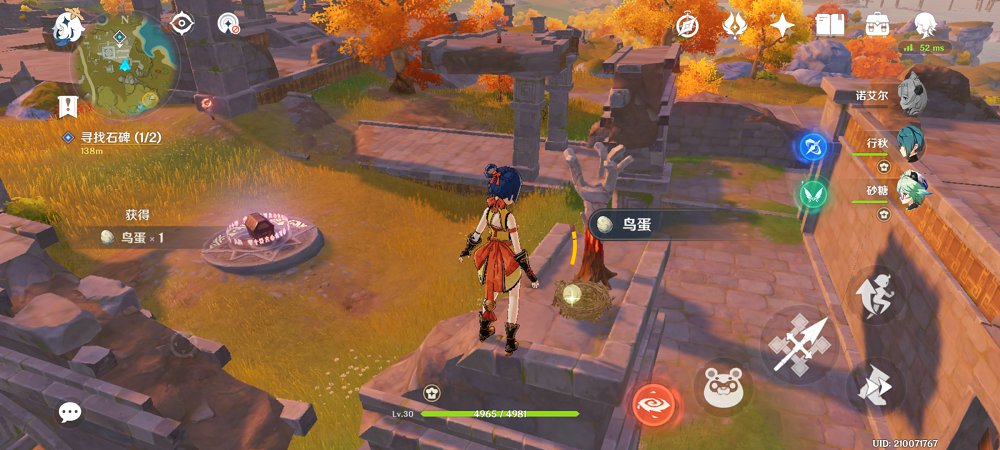1000x450 pixels.
Task: Switch to party member 诺艾尔
Action: click(910, 95)
